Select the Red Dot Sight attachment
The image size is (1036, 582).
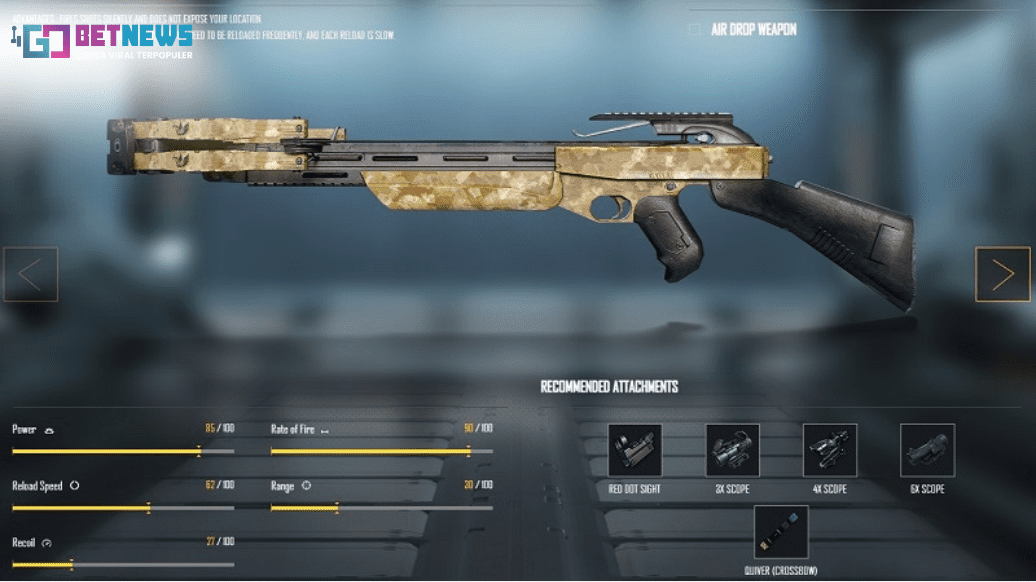(x=634, y=451)
